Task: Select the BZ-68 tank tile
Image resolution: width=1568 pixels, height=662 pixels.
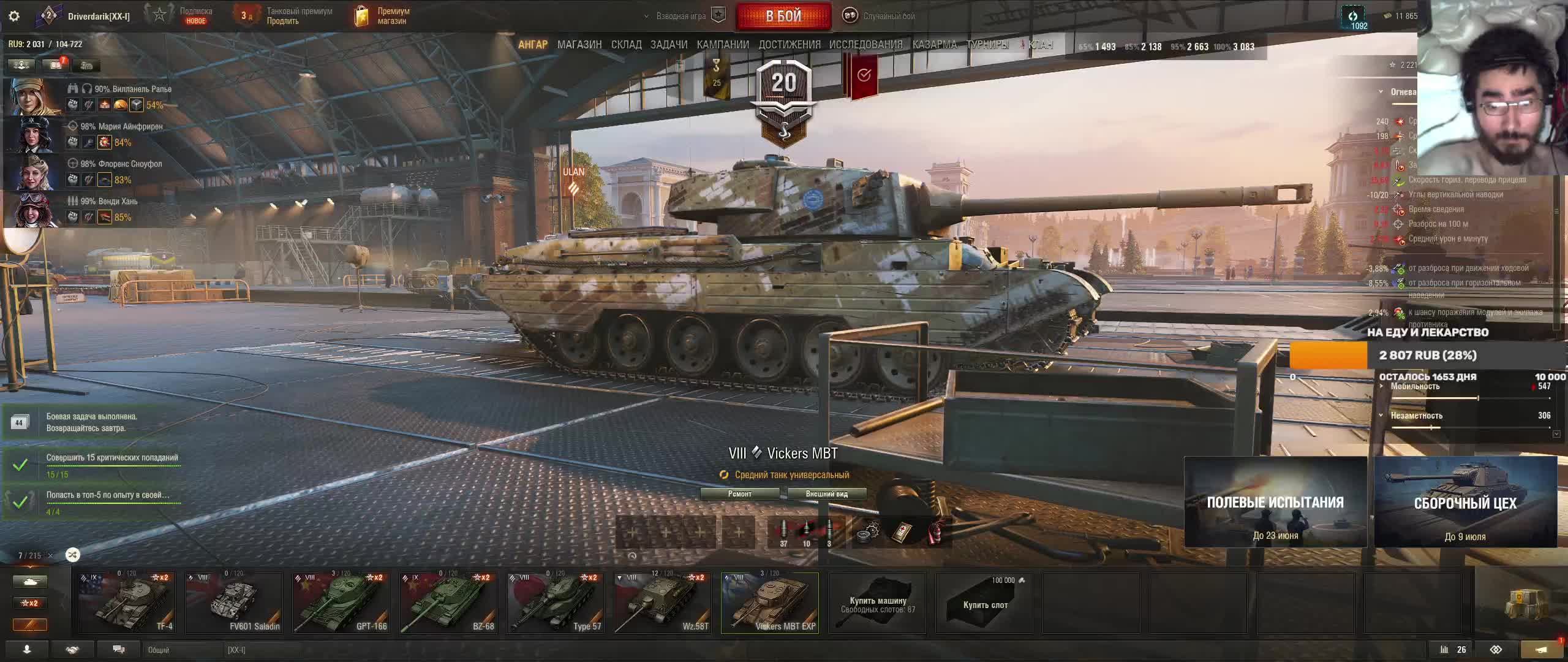Action: 448,603
